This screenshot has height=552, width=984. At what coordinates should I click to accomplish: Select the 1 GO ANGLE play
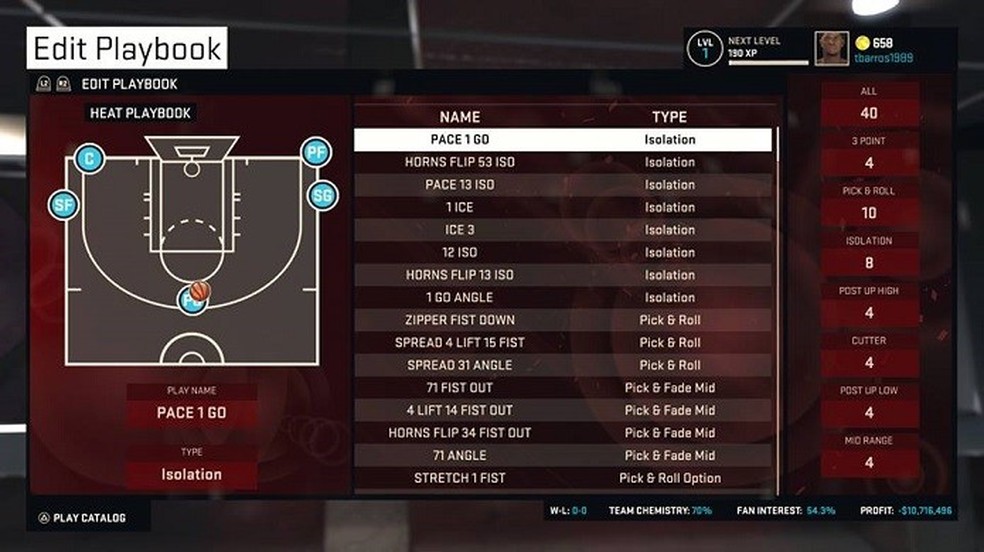(562, 297)
